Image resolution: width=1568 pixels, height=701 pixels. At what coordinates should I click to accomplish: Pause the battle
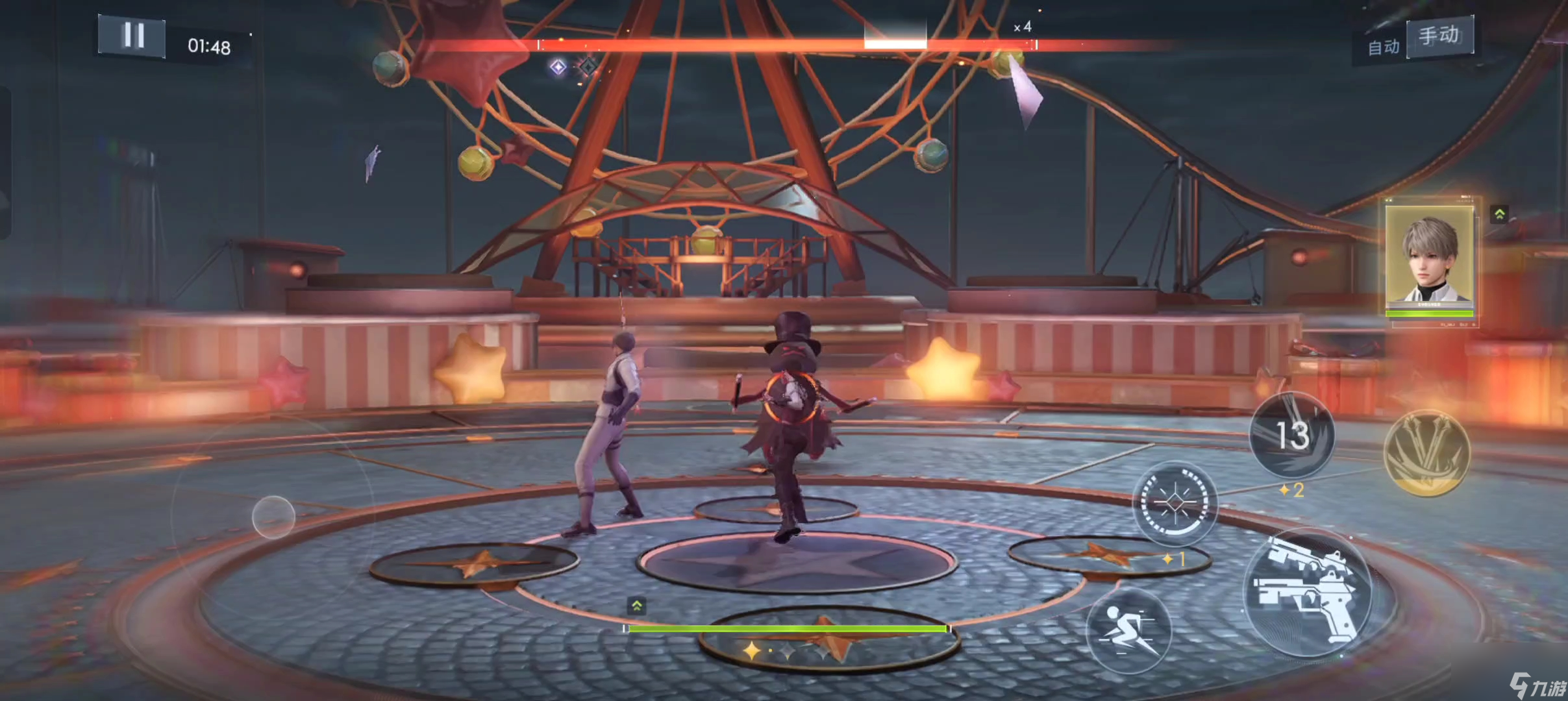tap(132, 36)
